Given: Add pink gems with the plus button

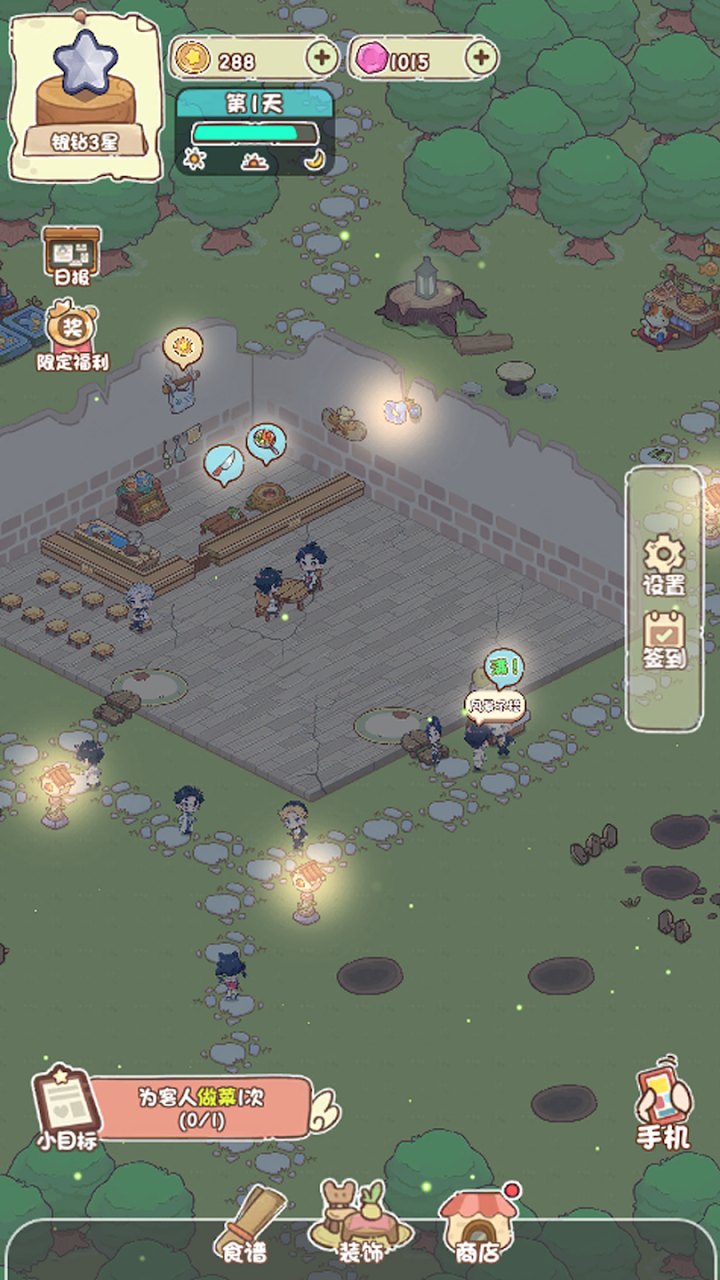Looking at the screenshot, I should tap(481, 59).
